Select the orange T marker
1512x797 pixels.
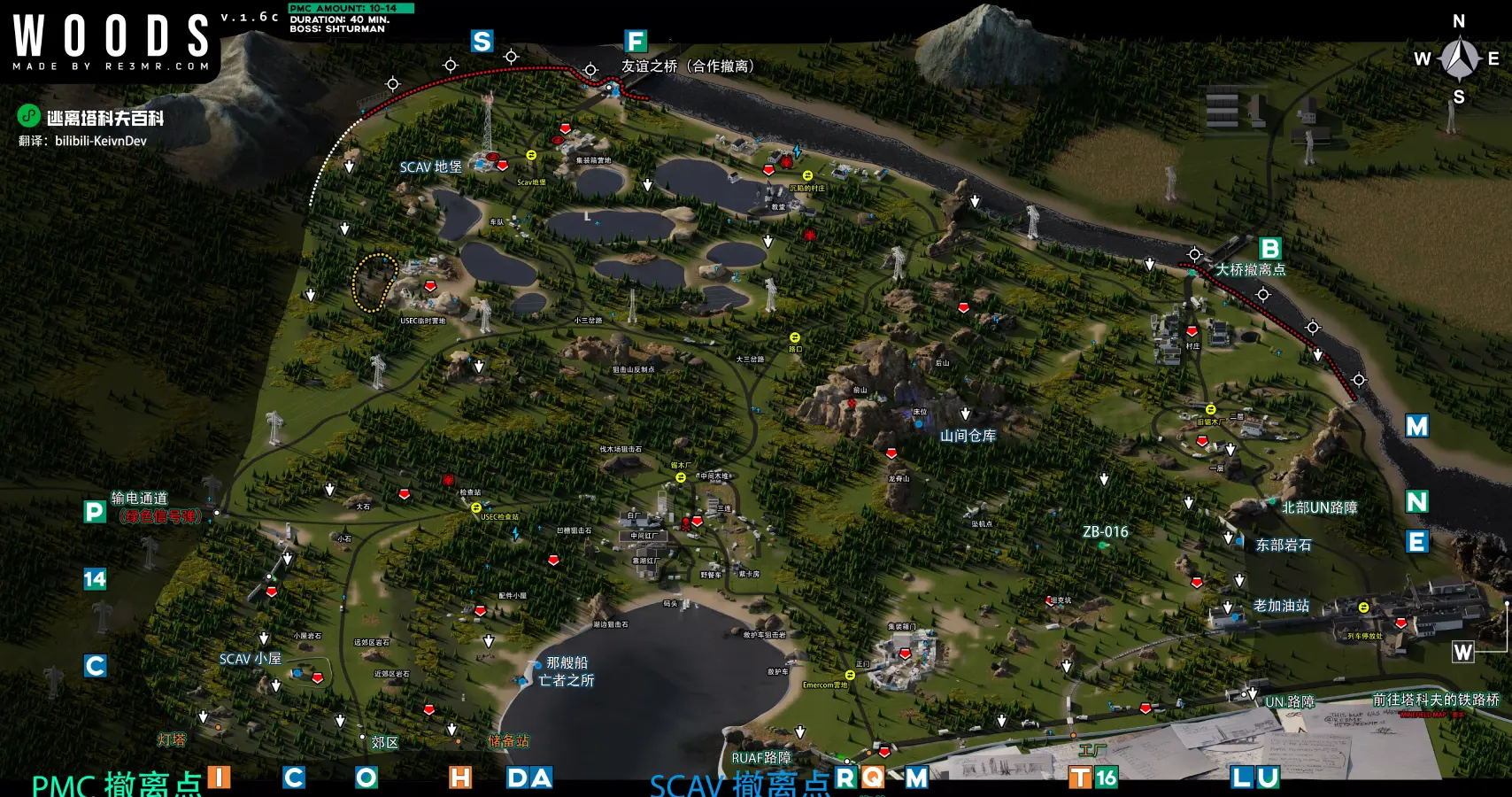pyautogui.click(x=1081, y=778)
